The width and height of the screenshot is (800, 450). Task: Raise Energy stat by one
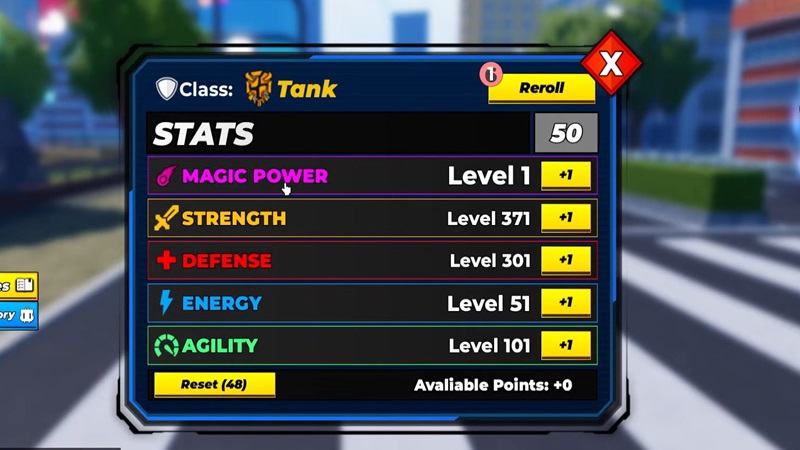pyautogui.click(x=566, y=302)
